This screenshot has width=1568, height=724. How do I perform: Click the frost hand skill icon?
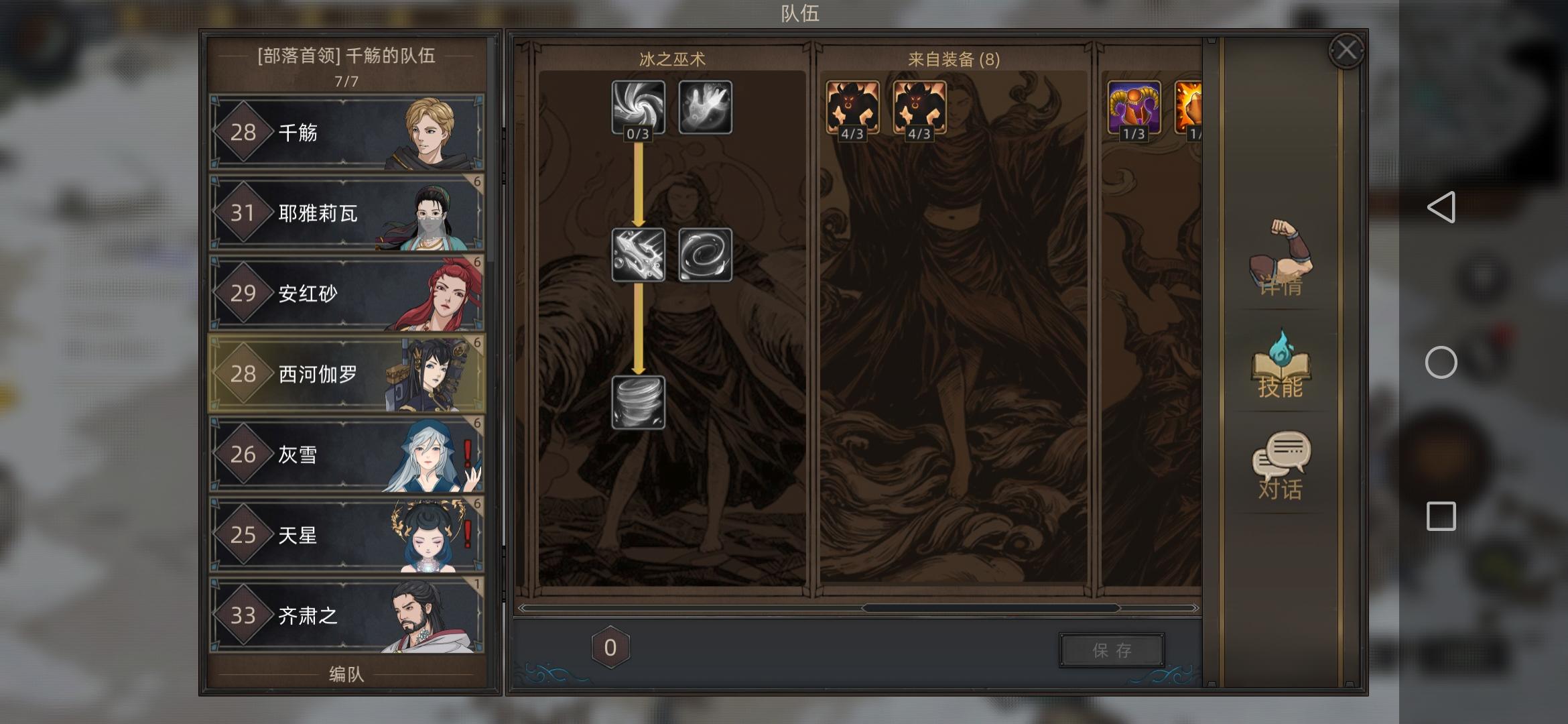706,107
